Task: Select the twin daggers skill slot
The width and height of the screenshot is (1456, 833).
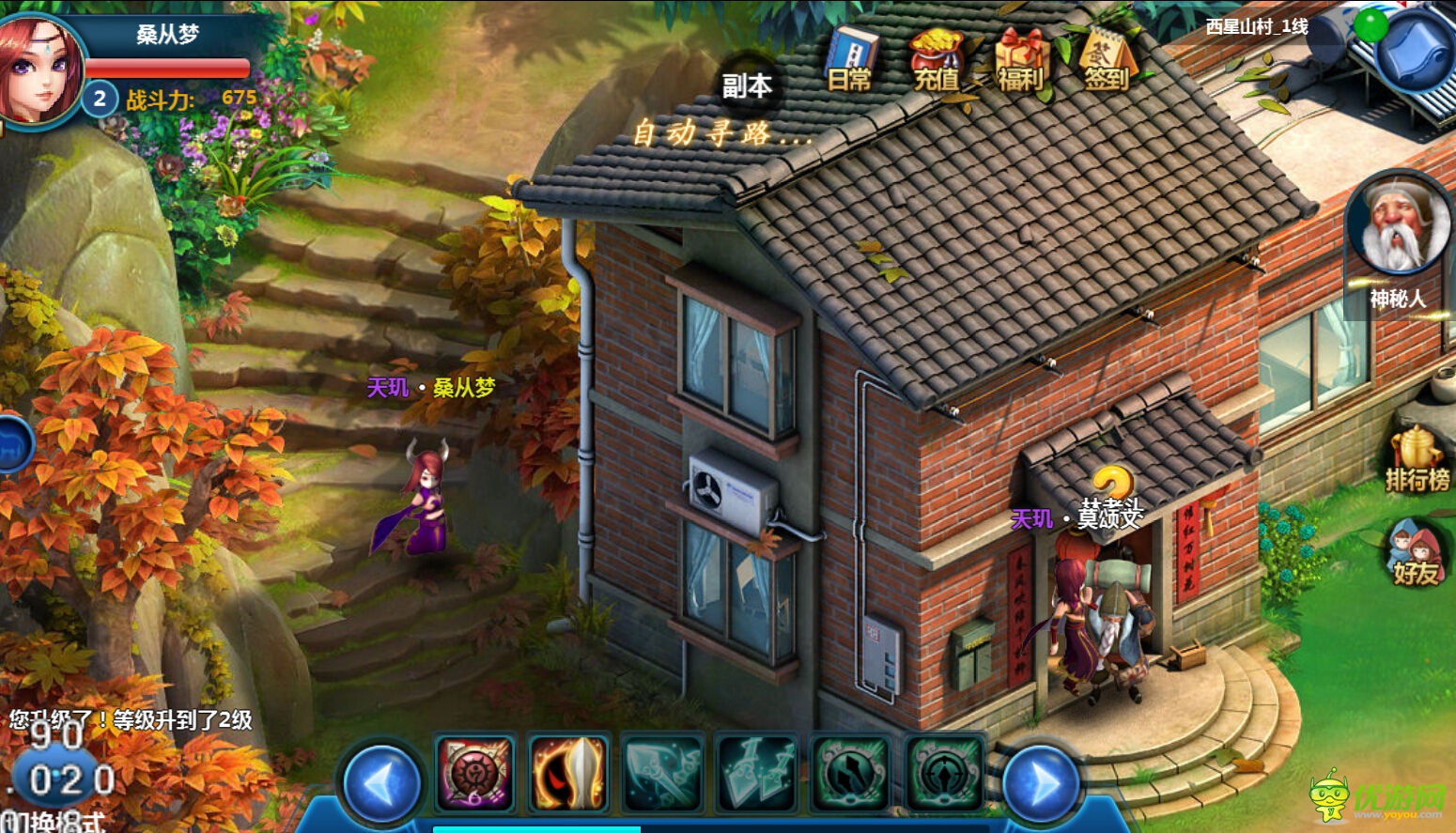Action: point(757,774)
